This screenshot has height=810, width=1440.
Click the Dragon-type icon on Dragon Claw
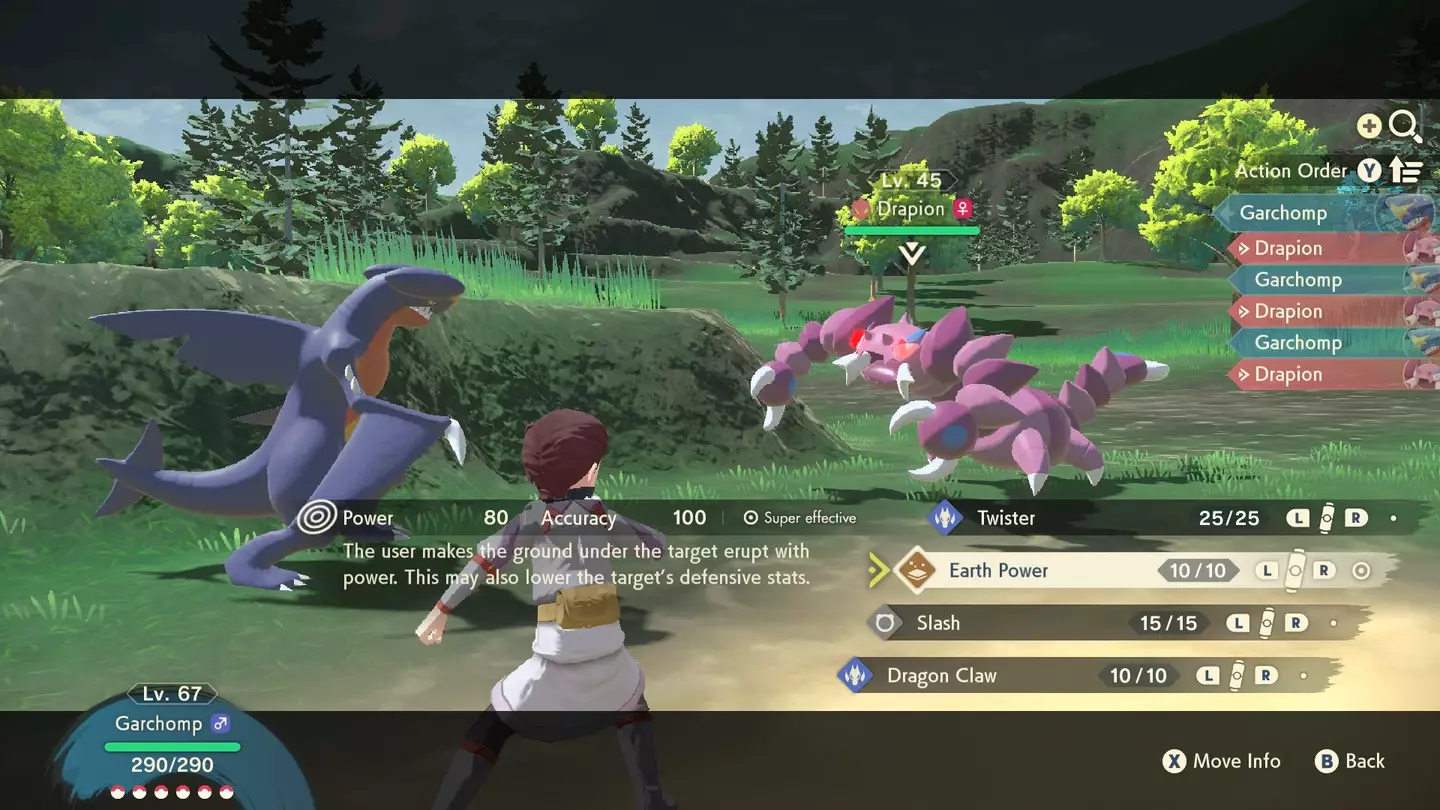[x=857, y=675]
